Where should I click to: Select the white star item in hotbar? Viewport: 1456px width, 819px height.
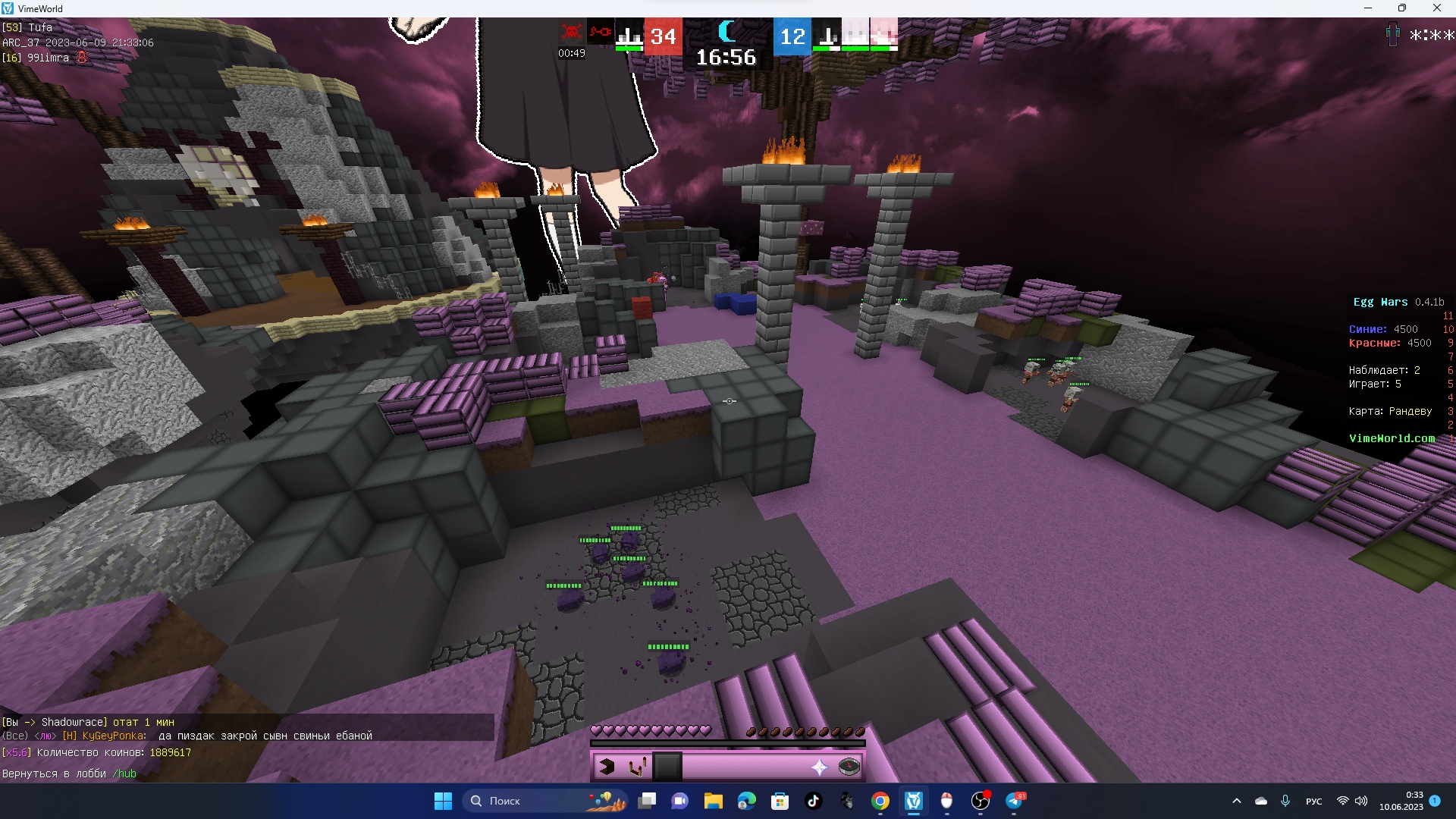[819, 767]
